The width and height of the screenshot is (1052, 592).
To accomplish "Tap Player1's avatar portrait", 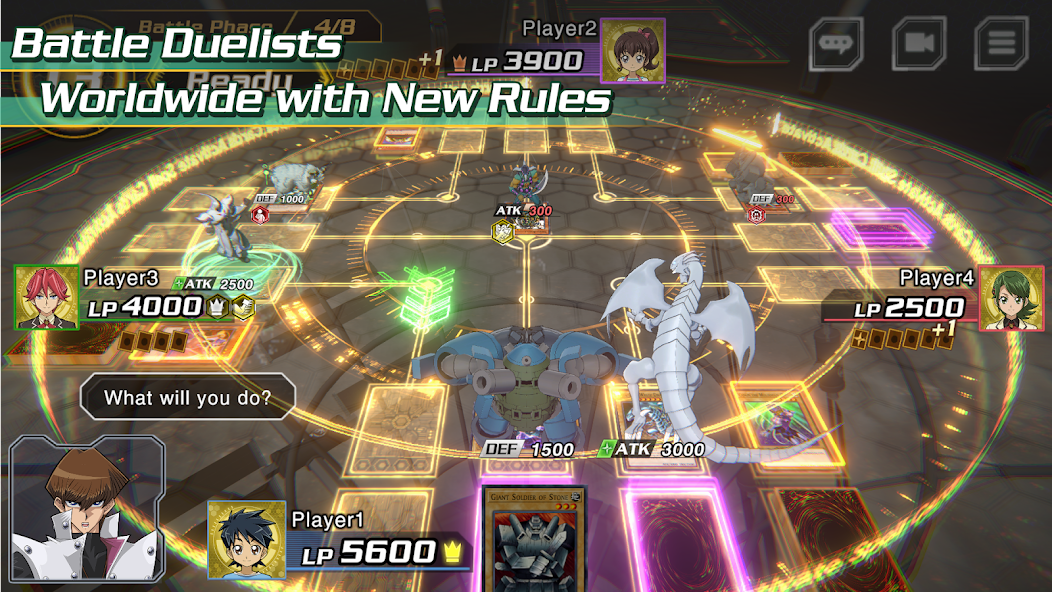I will (246, 540).
